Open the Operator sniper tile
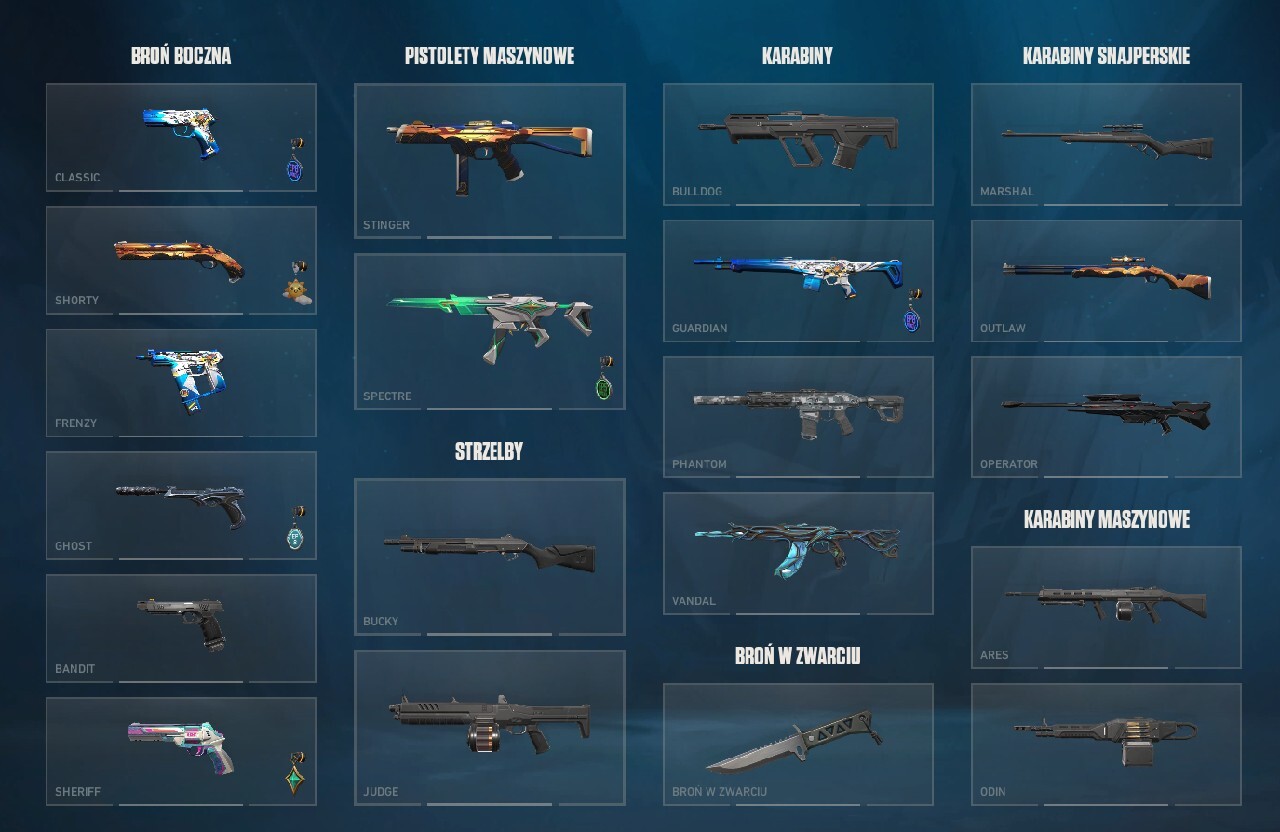Image resolution: width=1280 pixels, height=832 pixels. pyautogui.click(x=1106, y=417)
